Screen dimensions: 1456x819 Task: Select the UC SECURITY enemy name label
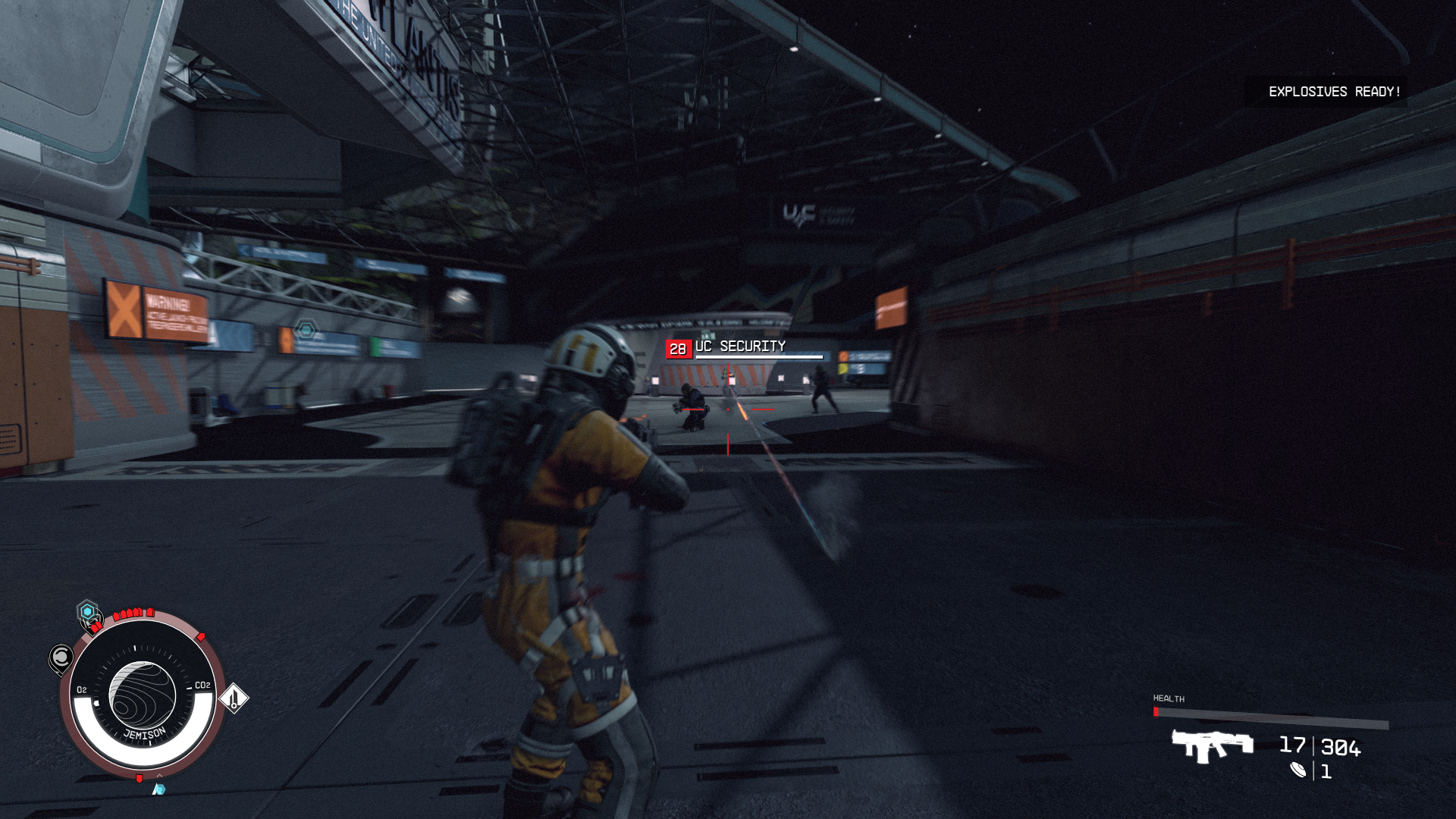741,345
